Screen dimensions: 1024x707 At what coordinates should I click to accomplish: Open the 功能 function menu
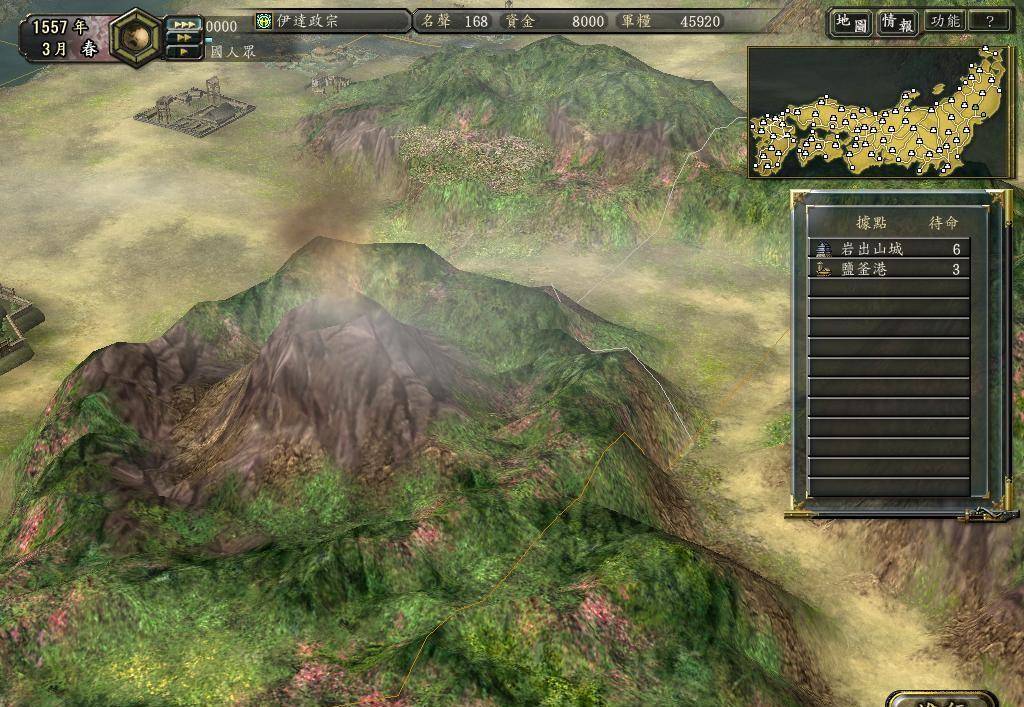(944, 21)
